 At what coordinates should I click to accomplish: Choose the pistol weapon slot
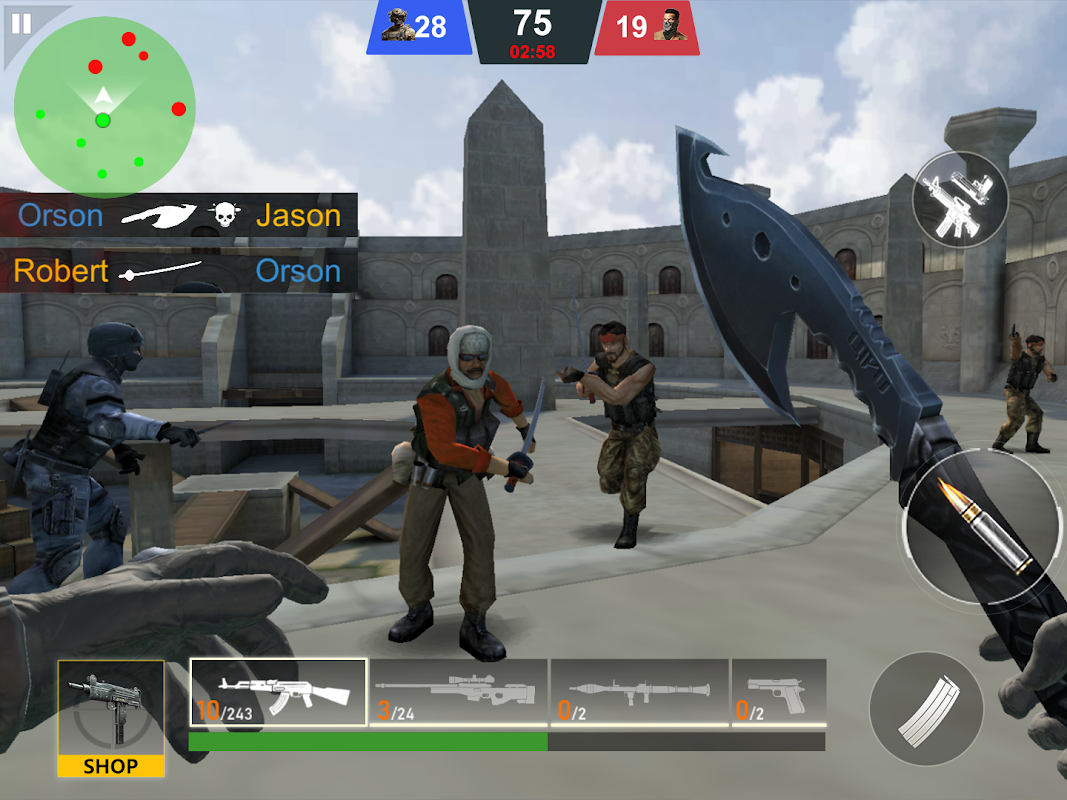[x=778, y=692]
